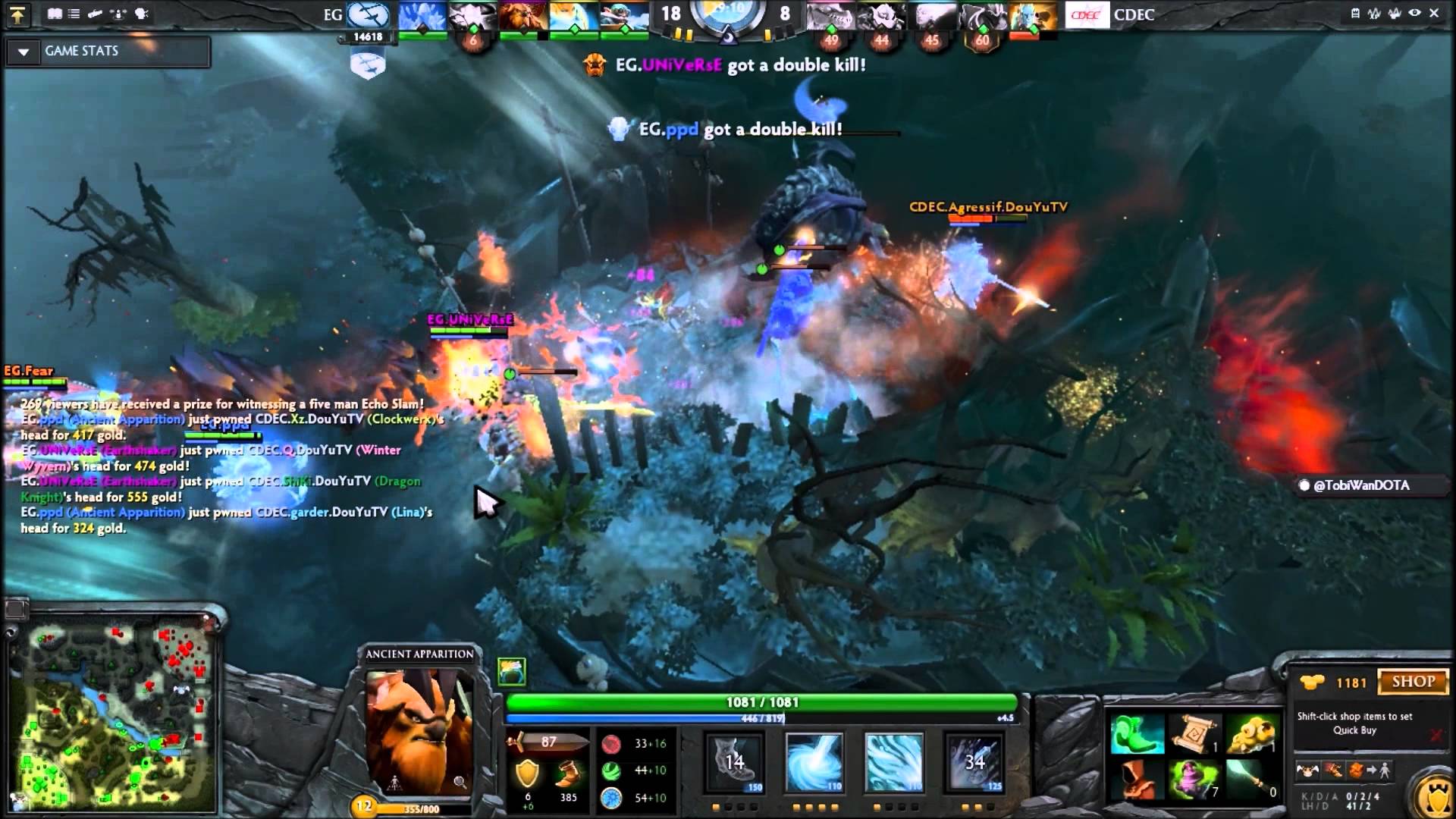
Task: Click the EG team logo
Action: pos(369,14)
